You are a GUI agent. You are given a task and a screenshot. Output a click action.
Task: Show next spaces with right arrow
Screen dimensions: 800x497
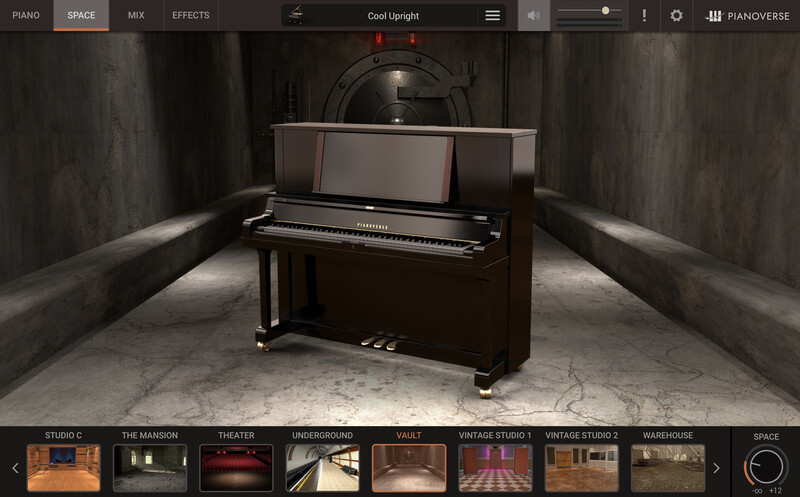click(716, 467)
